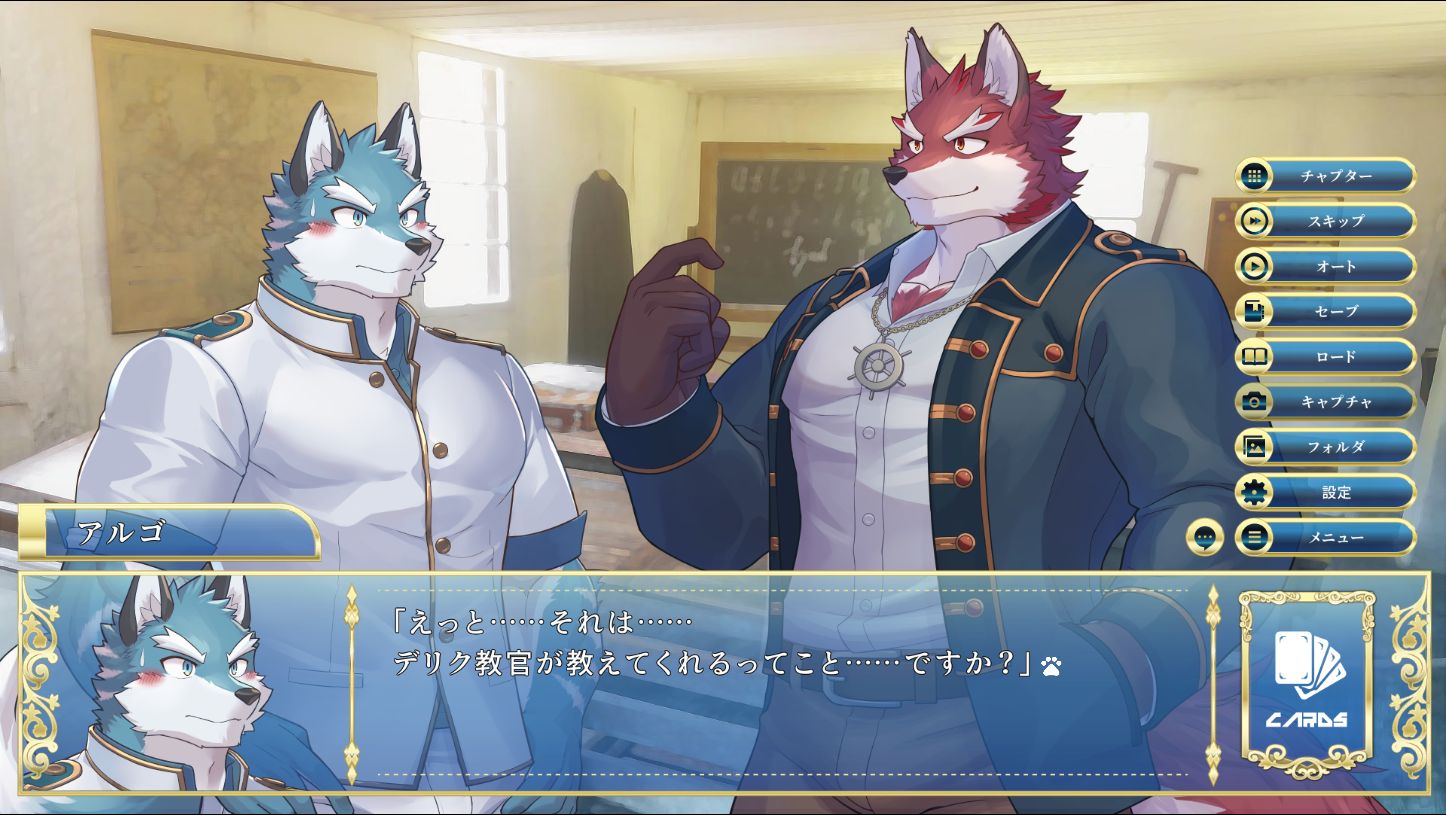This screenshot has width=1446, height=815.
Task: Open the チャプター (Chapter) menu
Action: [x=1325, y=176]
